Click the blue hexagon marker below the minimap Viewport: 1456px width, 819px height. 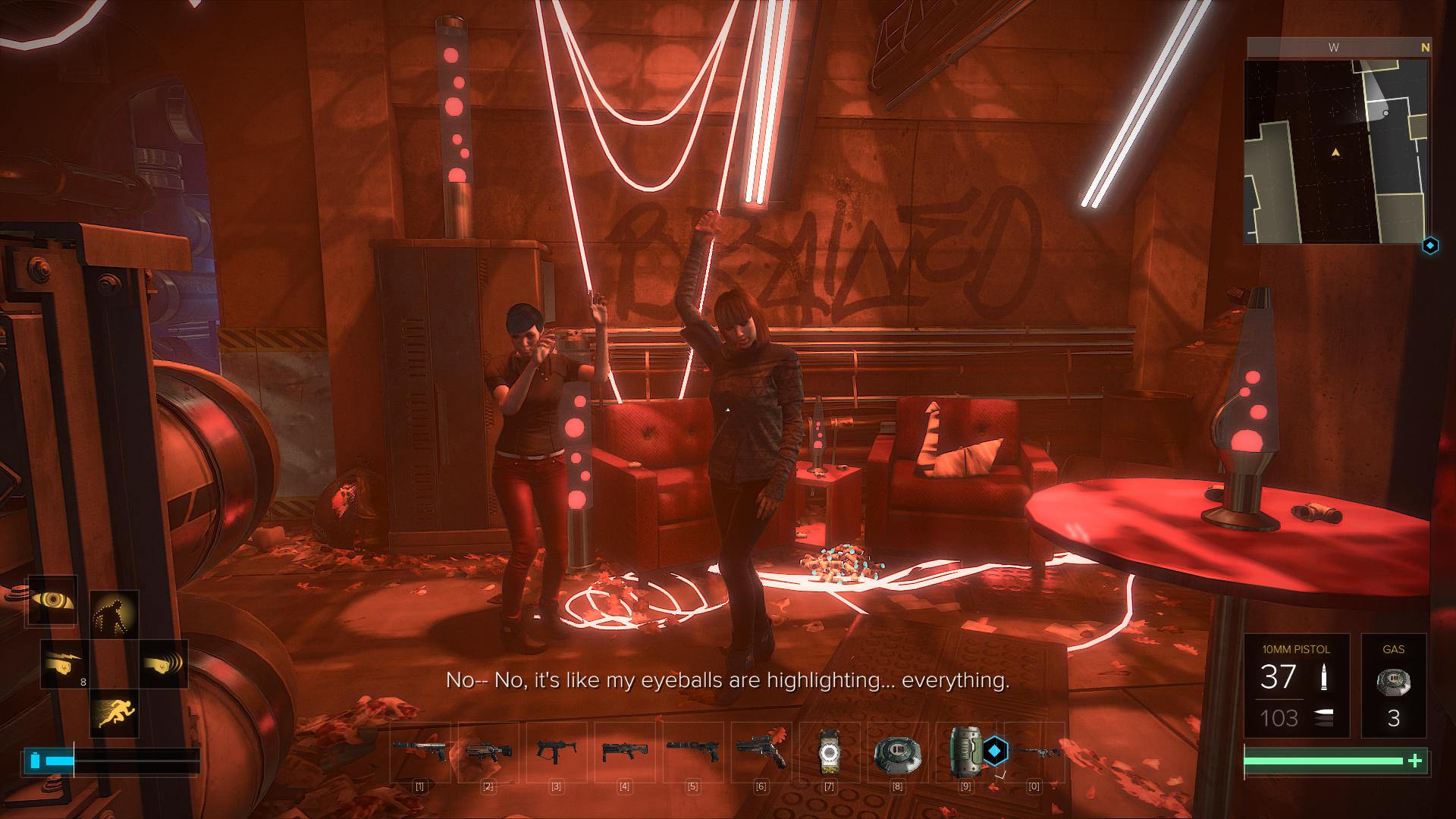point(1430,246)
